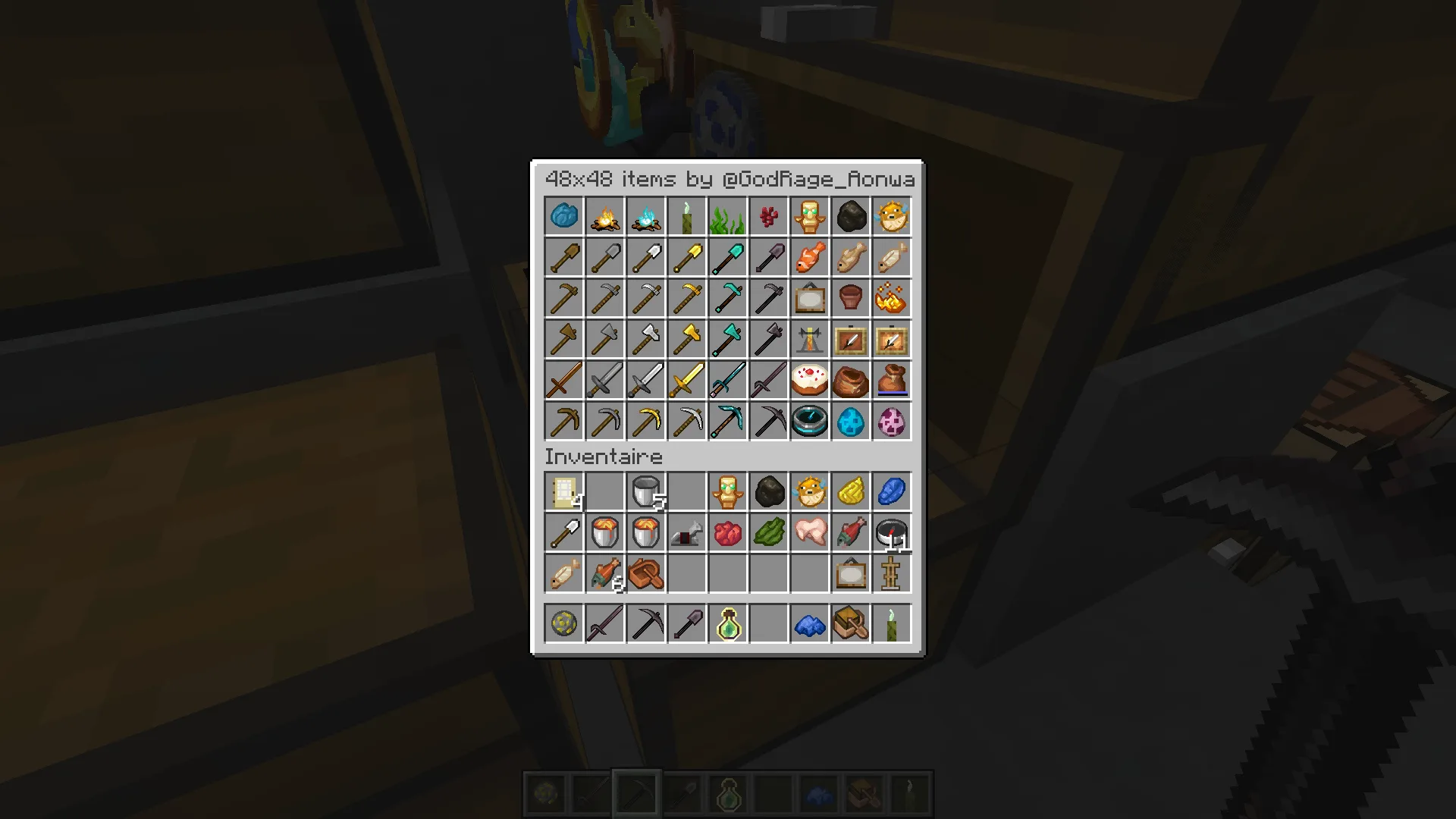Grab a lava bucket from the inventory
The height and width of the screenshot is (819, 1456).
tap(604, 532)
